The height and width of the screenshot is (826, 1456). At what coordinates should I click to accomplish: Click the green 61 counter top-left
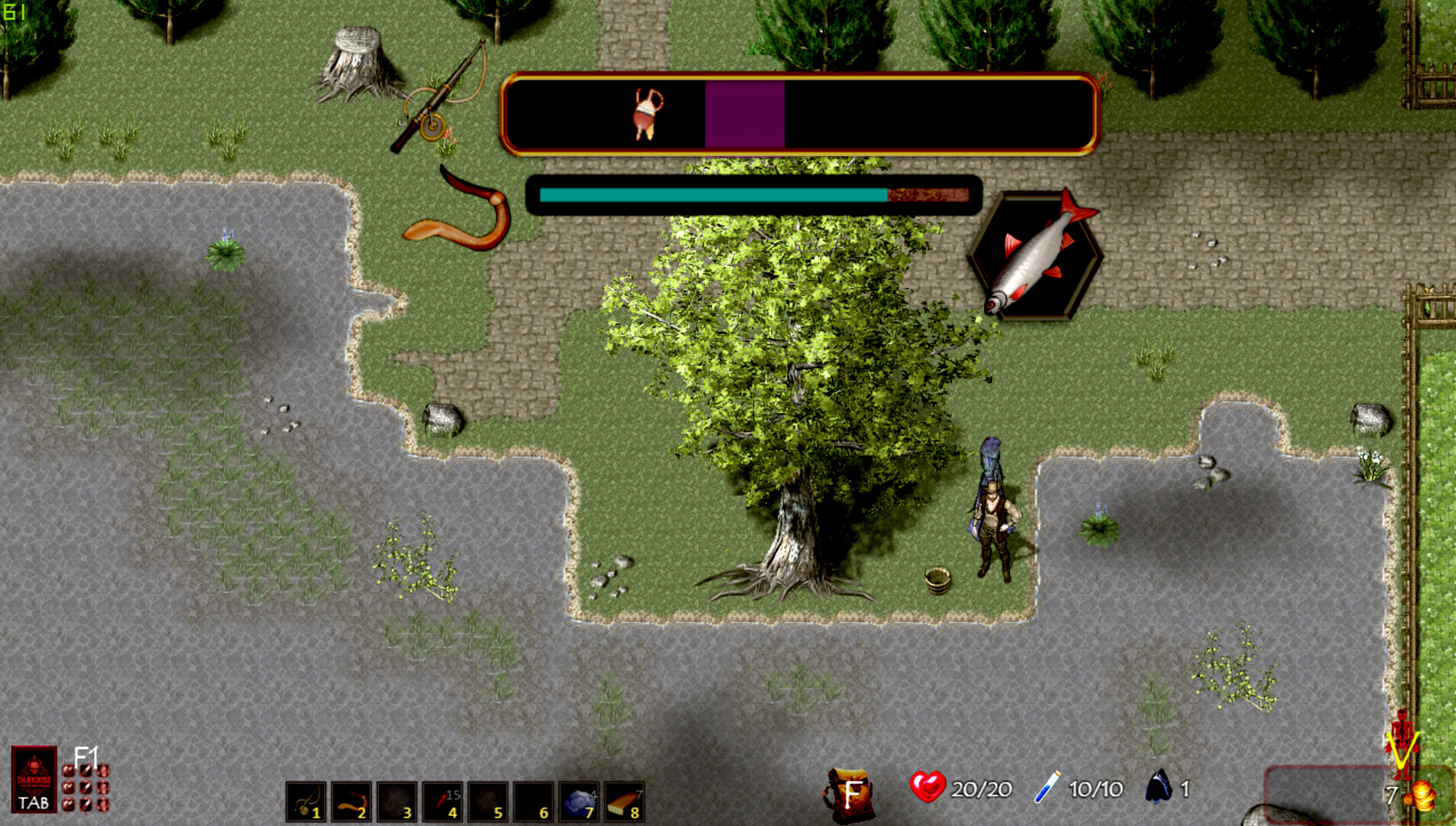click(14, 11)
